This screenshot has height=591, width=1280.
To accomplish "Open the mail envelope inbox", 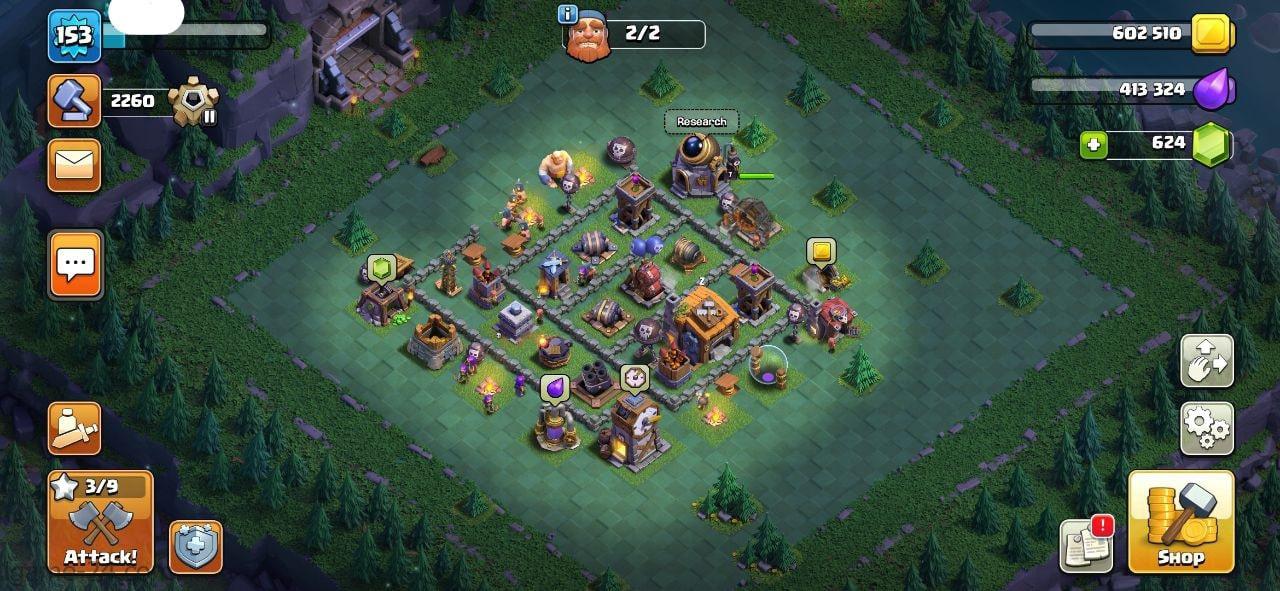I will 75,165.
